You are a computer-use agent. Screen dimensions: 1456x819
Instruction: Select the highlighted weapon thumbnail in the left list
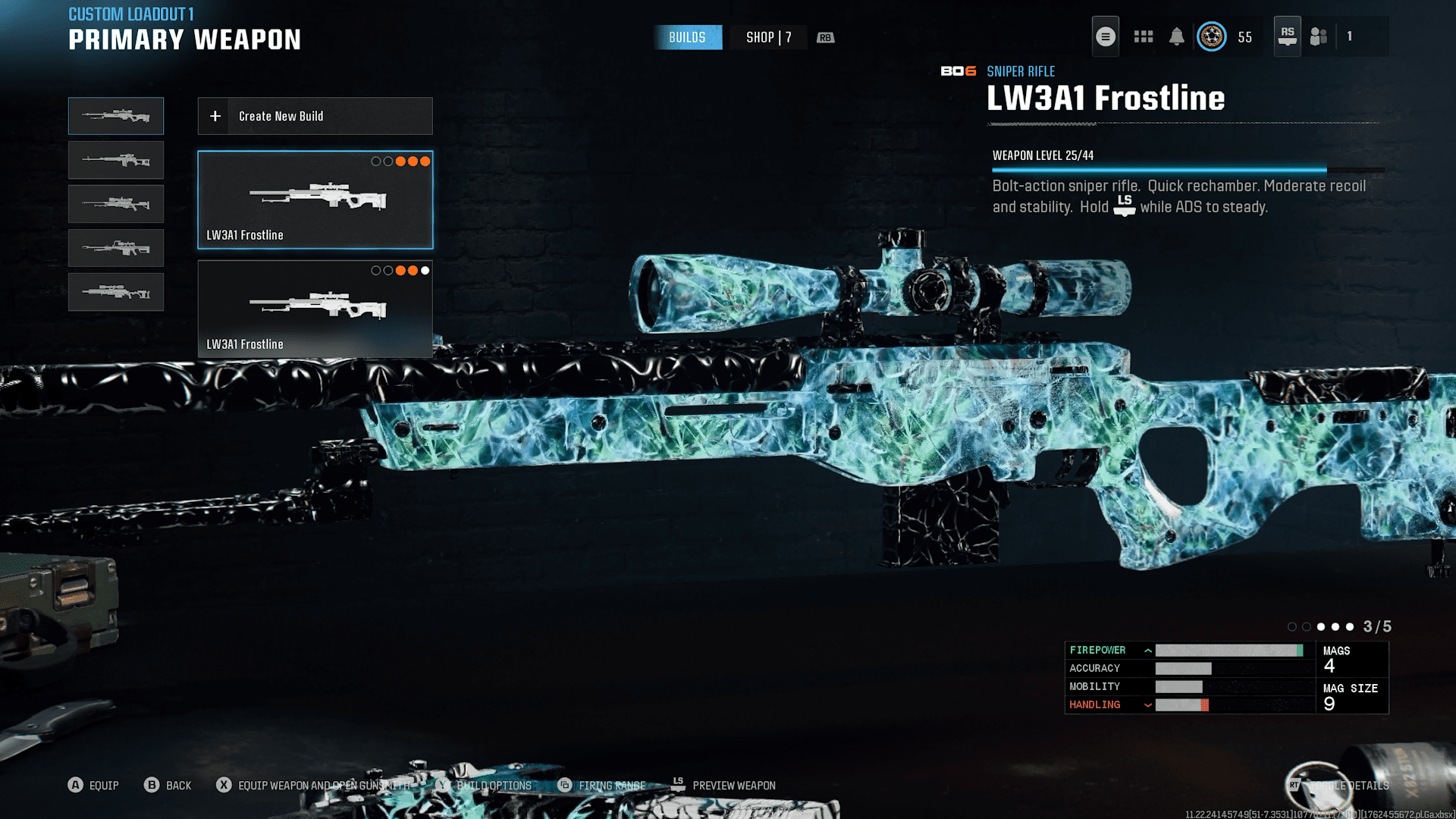116,116
